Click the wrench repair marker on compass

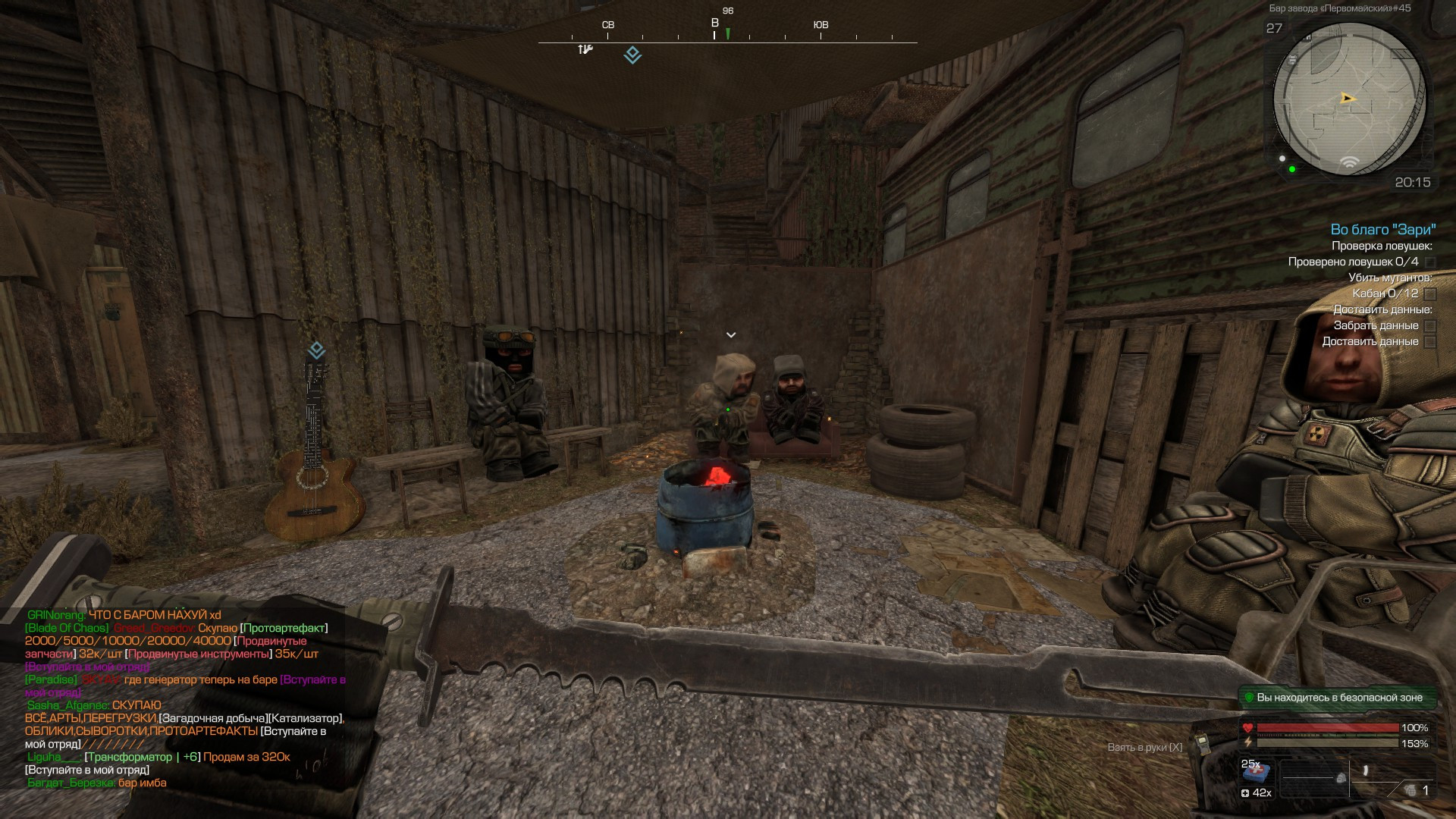tap(585, 50)
